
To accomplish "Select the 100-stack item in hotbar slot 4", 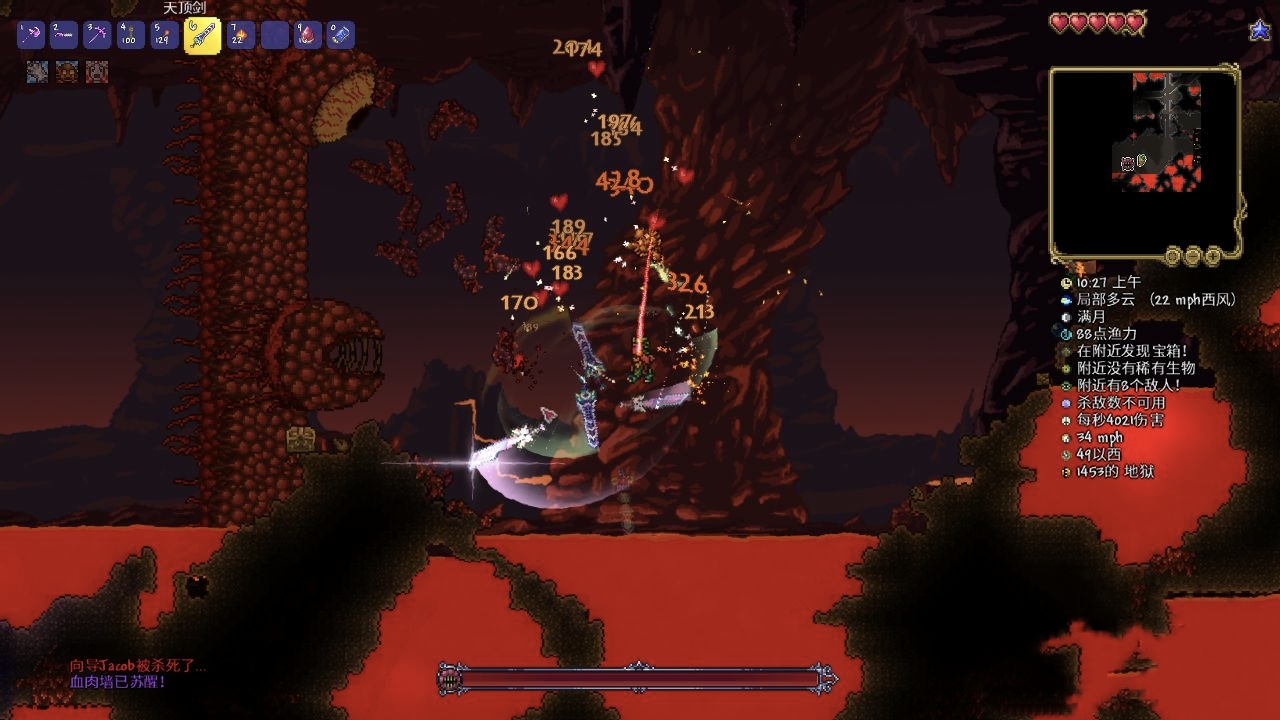I will (x=130, y=36).
